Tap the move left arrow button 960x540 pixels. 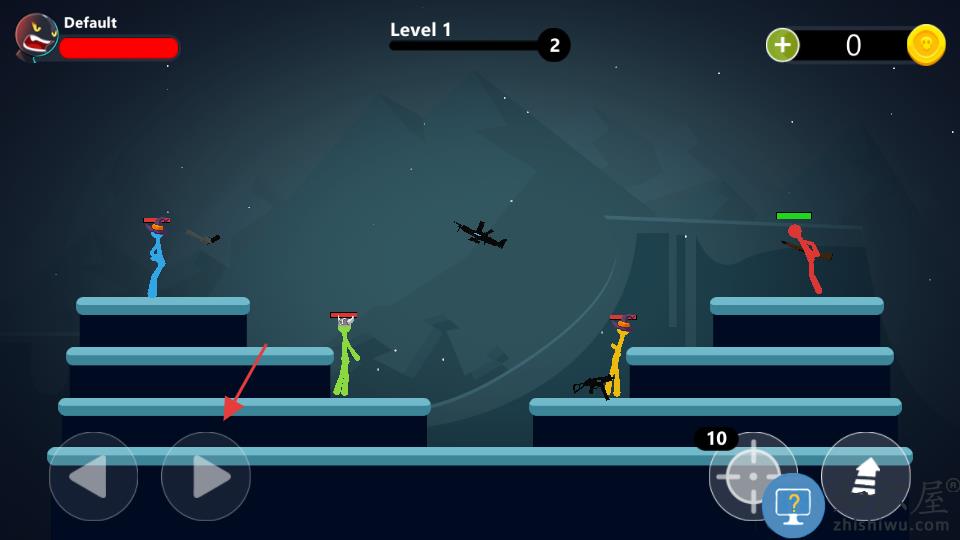point(93,477)
